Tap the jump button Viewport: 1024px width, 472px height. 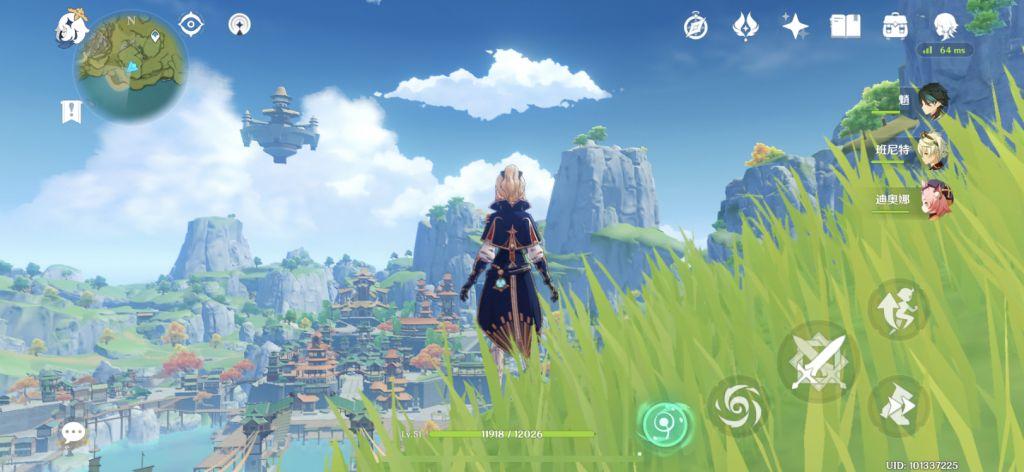pos(897,309)
